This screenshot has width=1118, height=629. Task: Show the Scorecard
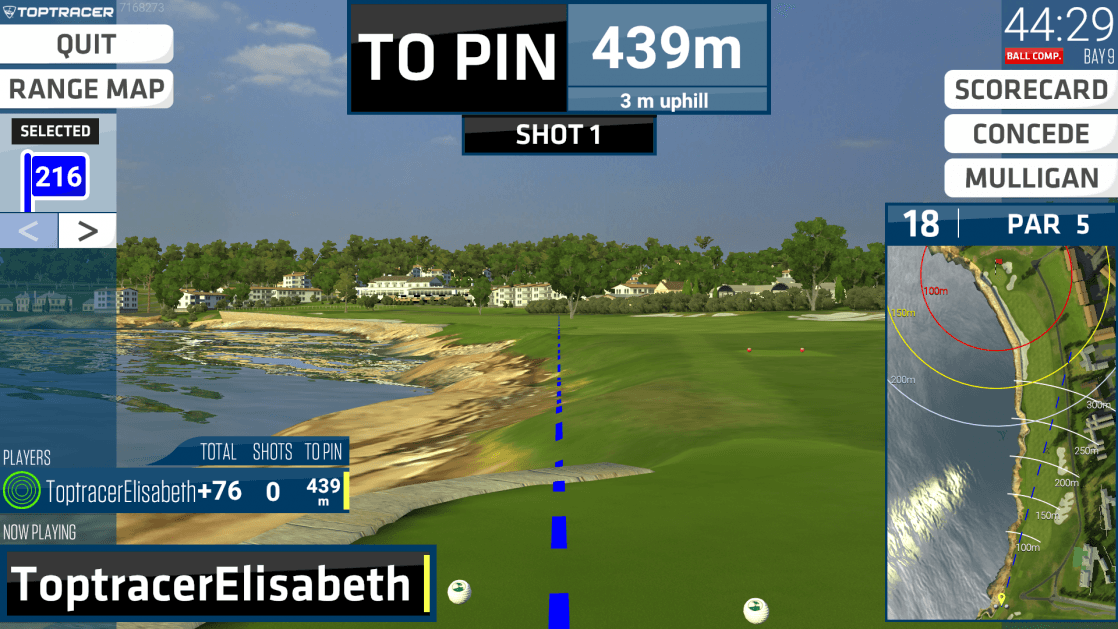coord(1031,89)
